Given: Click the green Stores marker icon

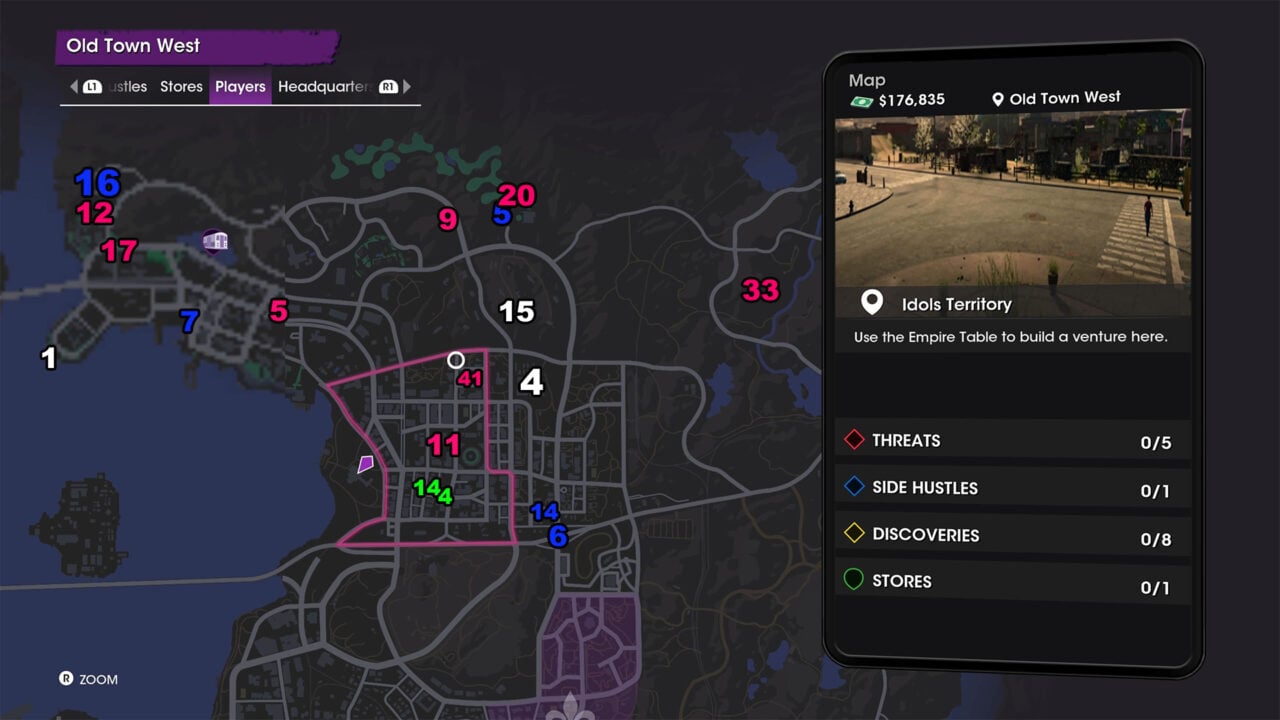Looking at the screenshot, I should coord(854,580).
